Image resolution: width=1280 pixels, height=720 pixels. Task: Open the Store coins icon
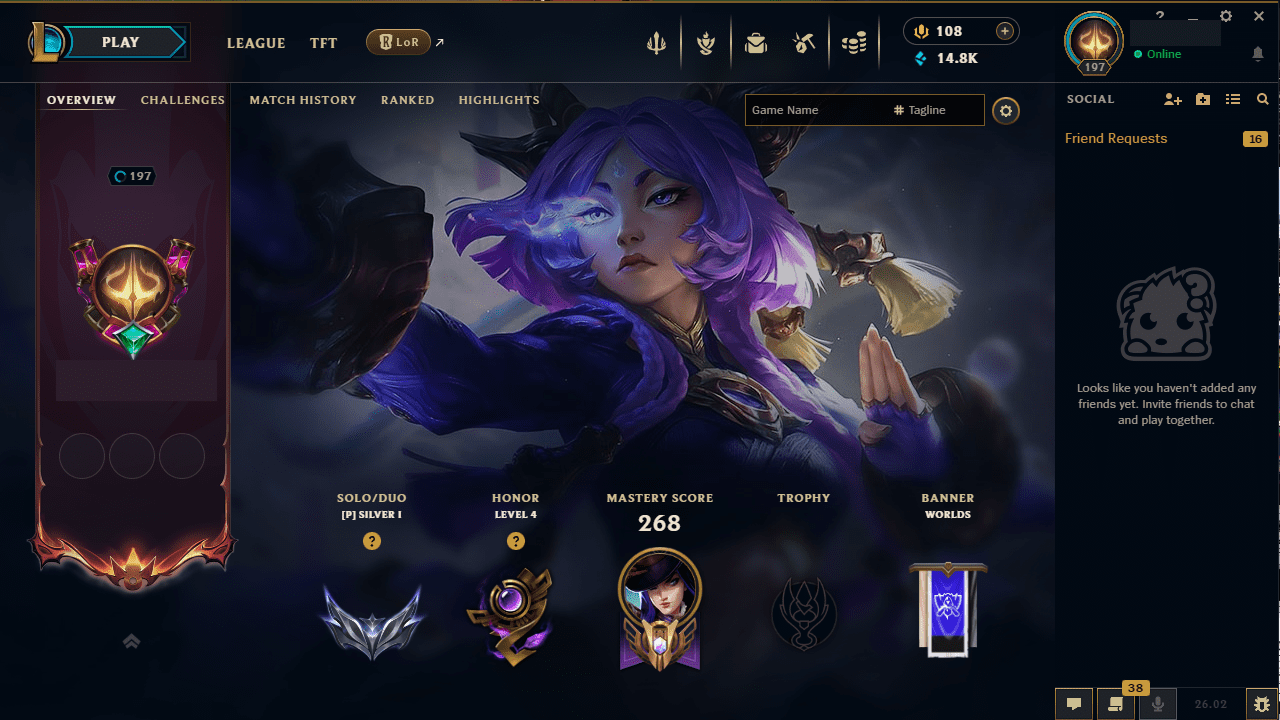(x=854, y=42)
